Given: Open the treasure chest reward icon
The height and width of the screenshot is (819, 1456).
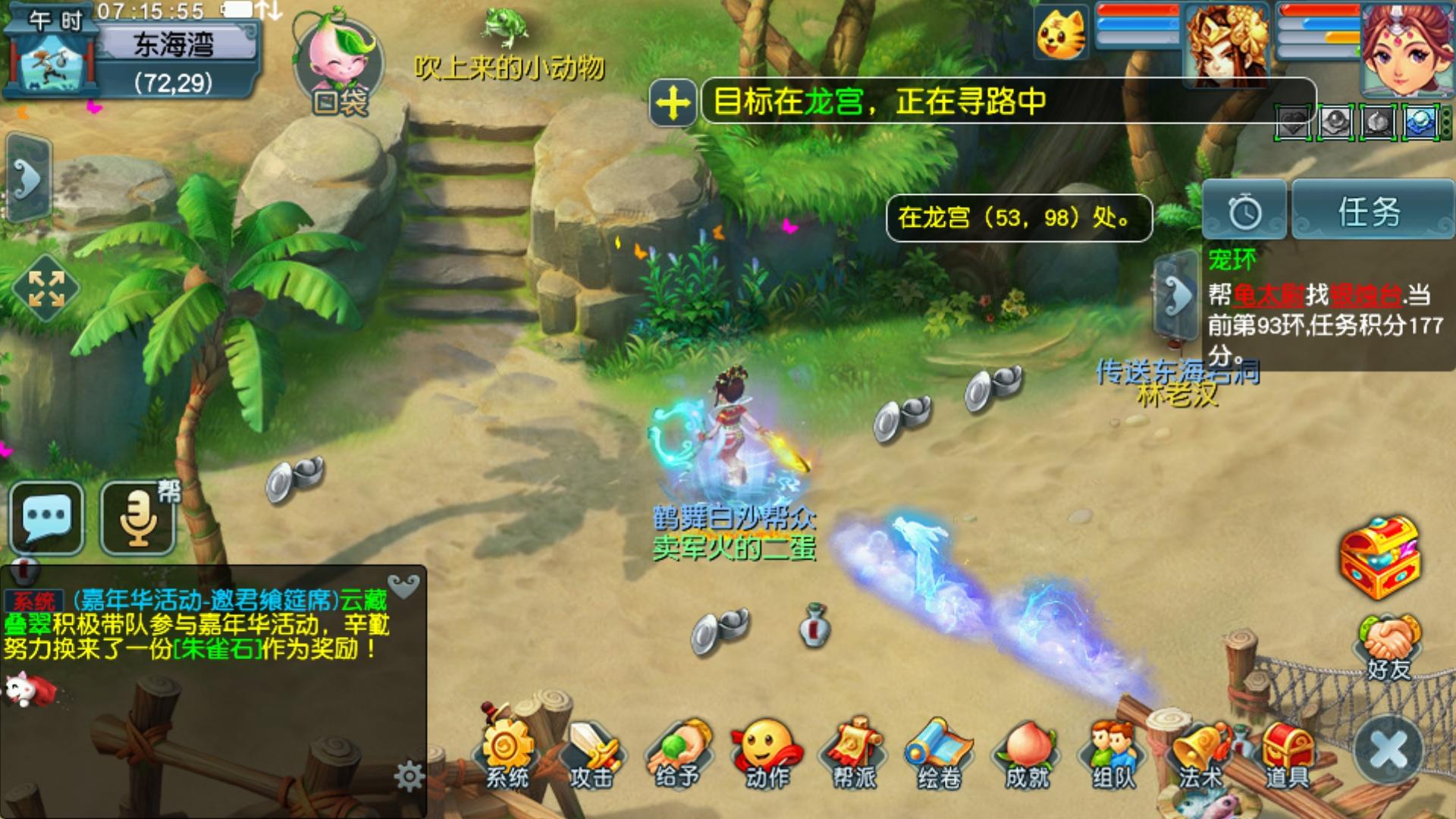Looking at the screenshot, I should click(x=1380, y=558).
